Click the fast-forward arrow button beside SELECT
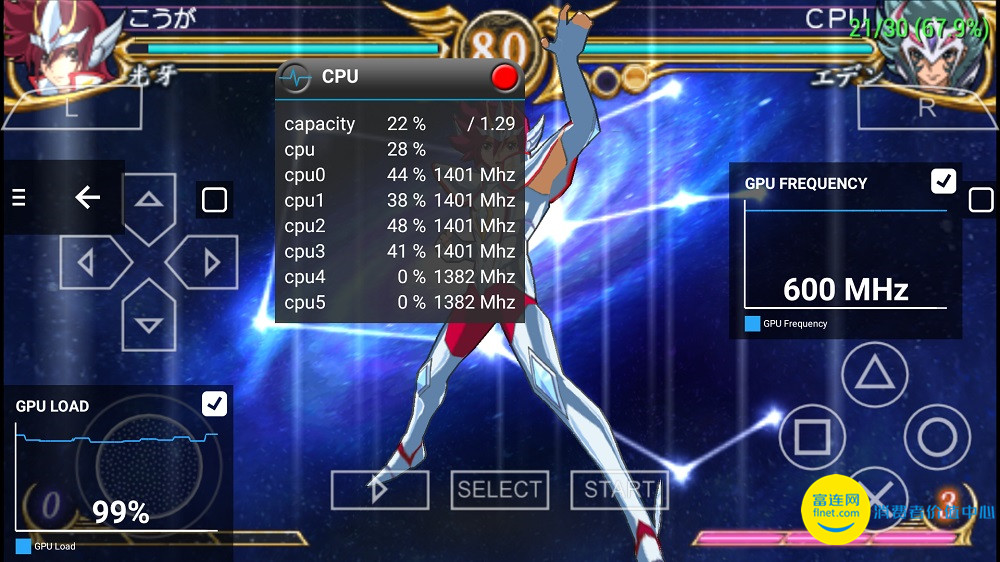This screenshot has height=562, width=1000. pos(379,489)
